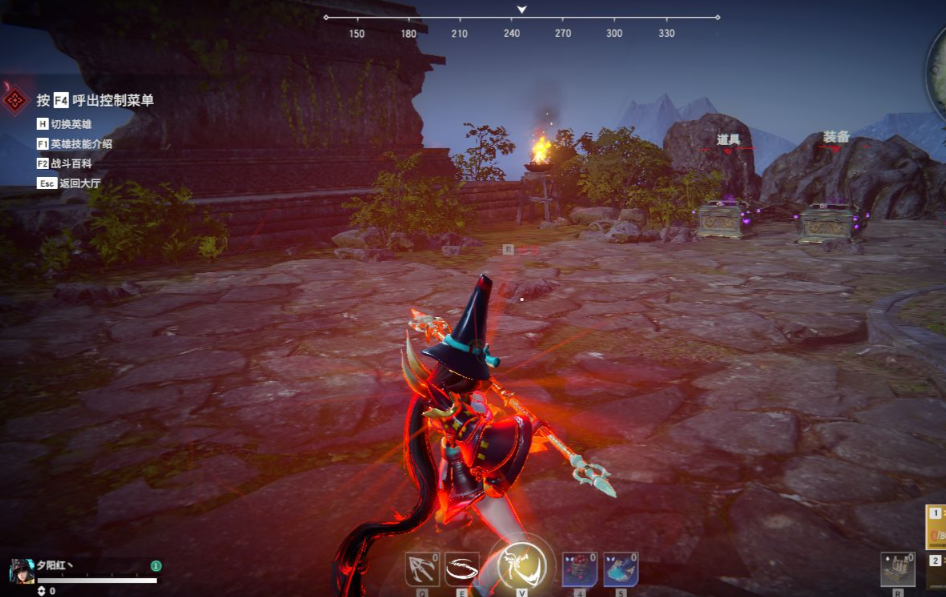This screenshot has width=946, height=597.
Task: Click the player portrait of 夕阳红
Action: coord(22,570)
